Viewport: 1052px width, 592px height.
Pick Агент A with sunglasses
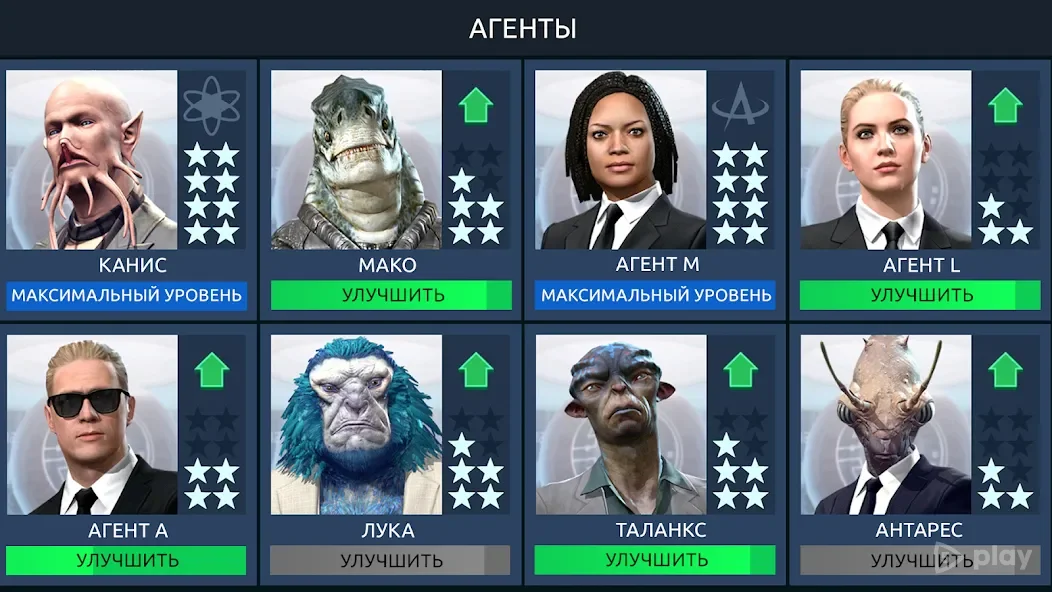tap(92, 425)
